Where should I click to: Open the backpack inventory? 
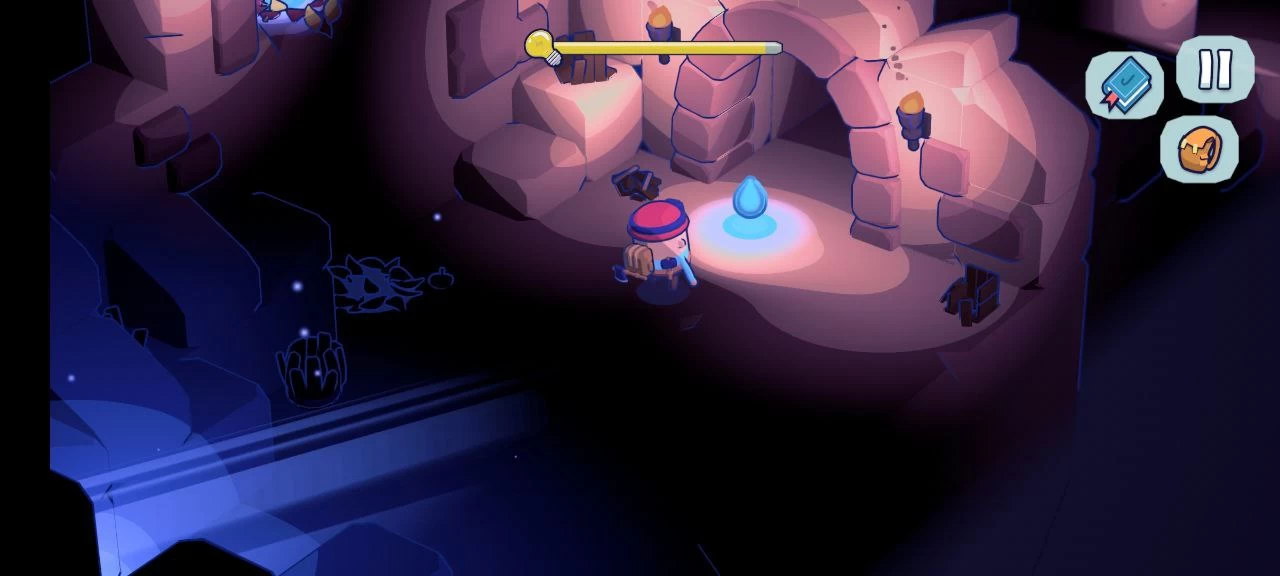point(1199,150)
